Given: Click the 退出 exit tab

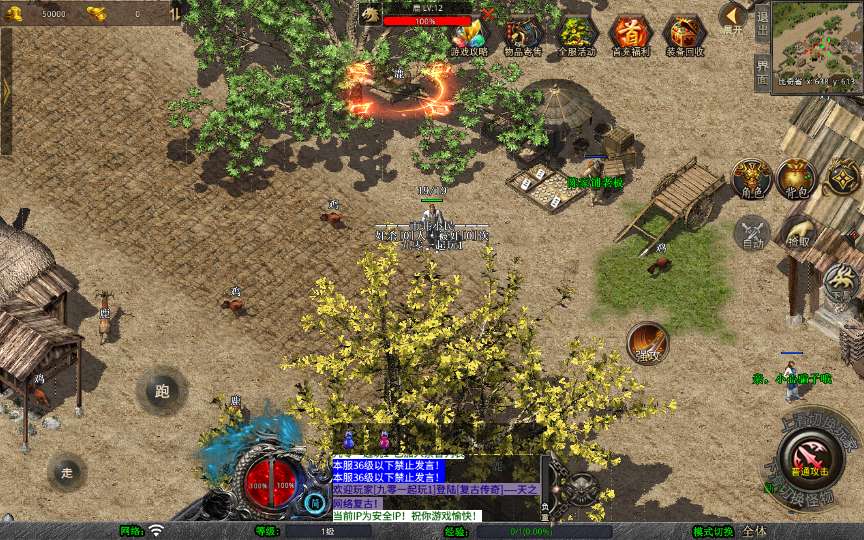Looking at the screenshot, I should click(x=762, y=22).
